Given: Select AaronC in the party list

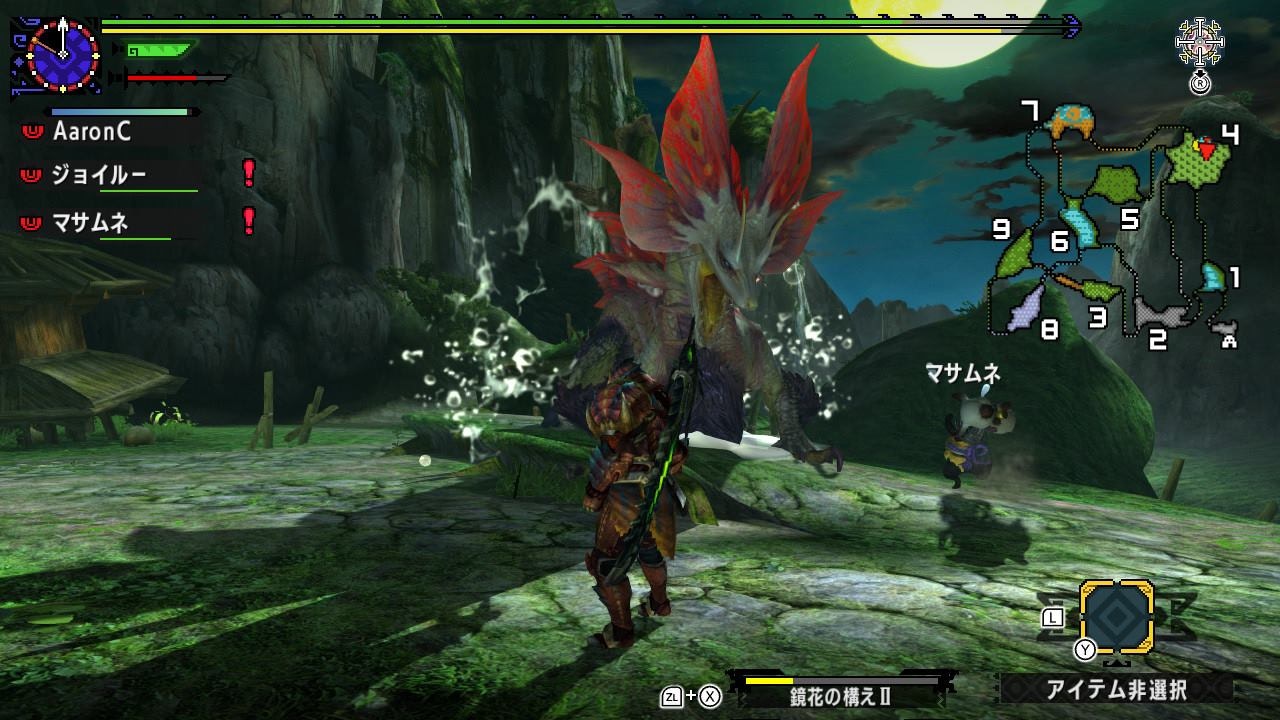Looking at the screenshot, I should coord(91,131).
